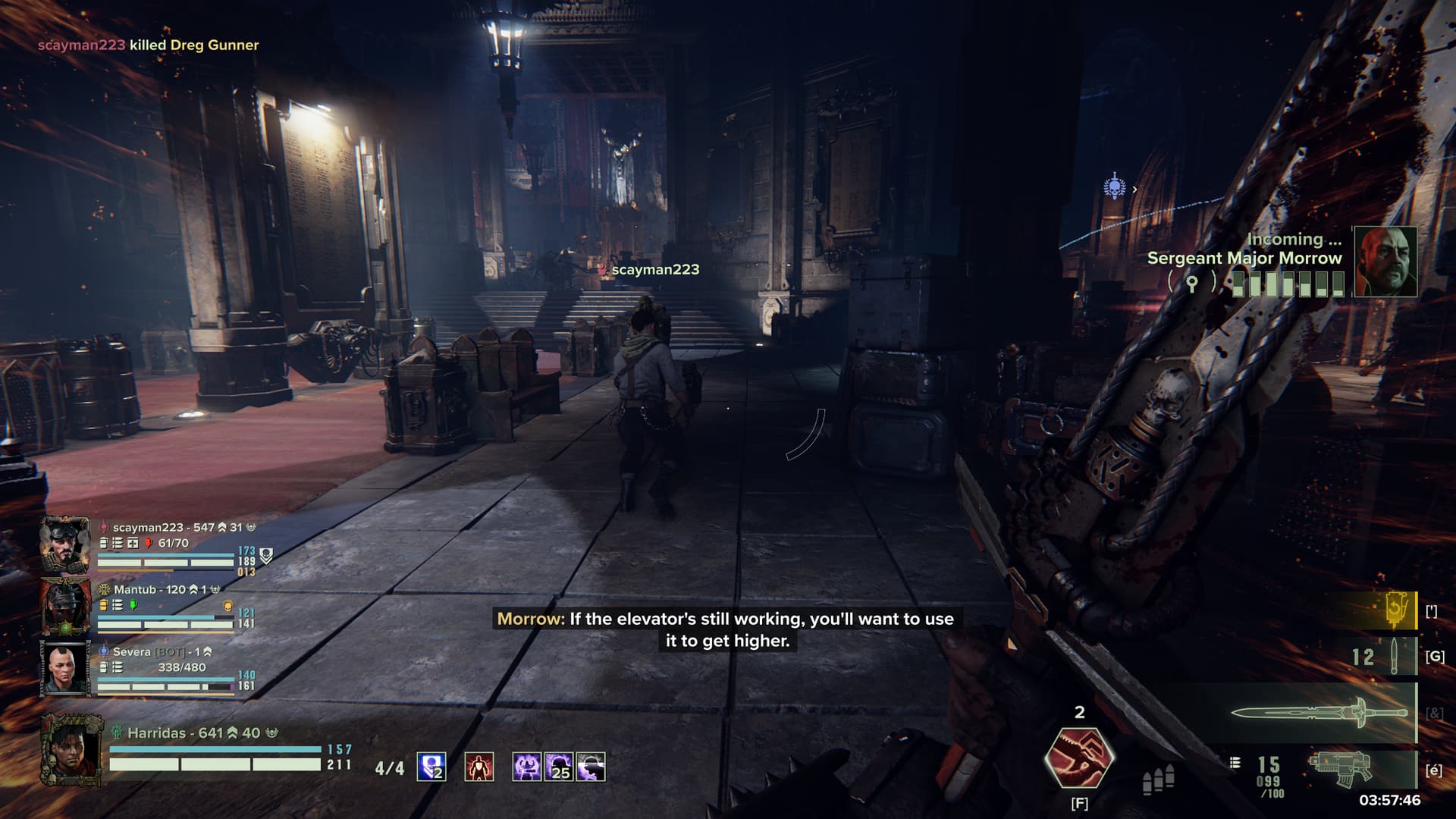Screen dimensions: 1456x819
Task: Click the Sergeant Major Morrow portrait
Action: (1385, 262)
